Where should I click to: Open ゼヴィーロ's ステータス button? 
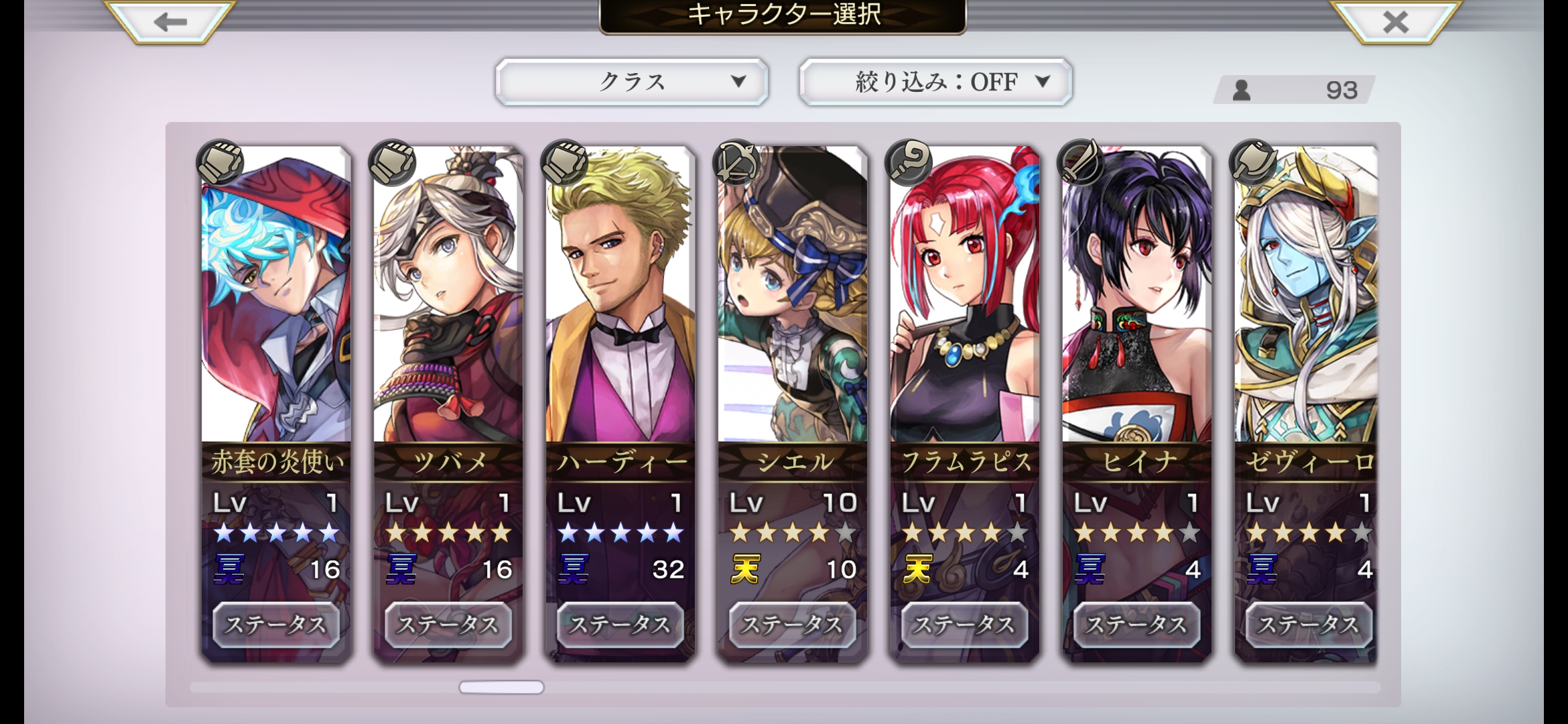pyautogui.click(x=1308, y=625)
